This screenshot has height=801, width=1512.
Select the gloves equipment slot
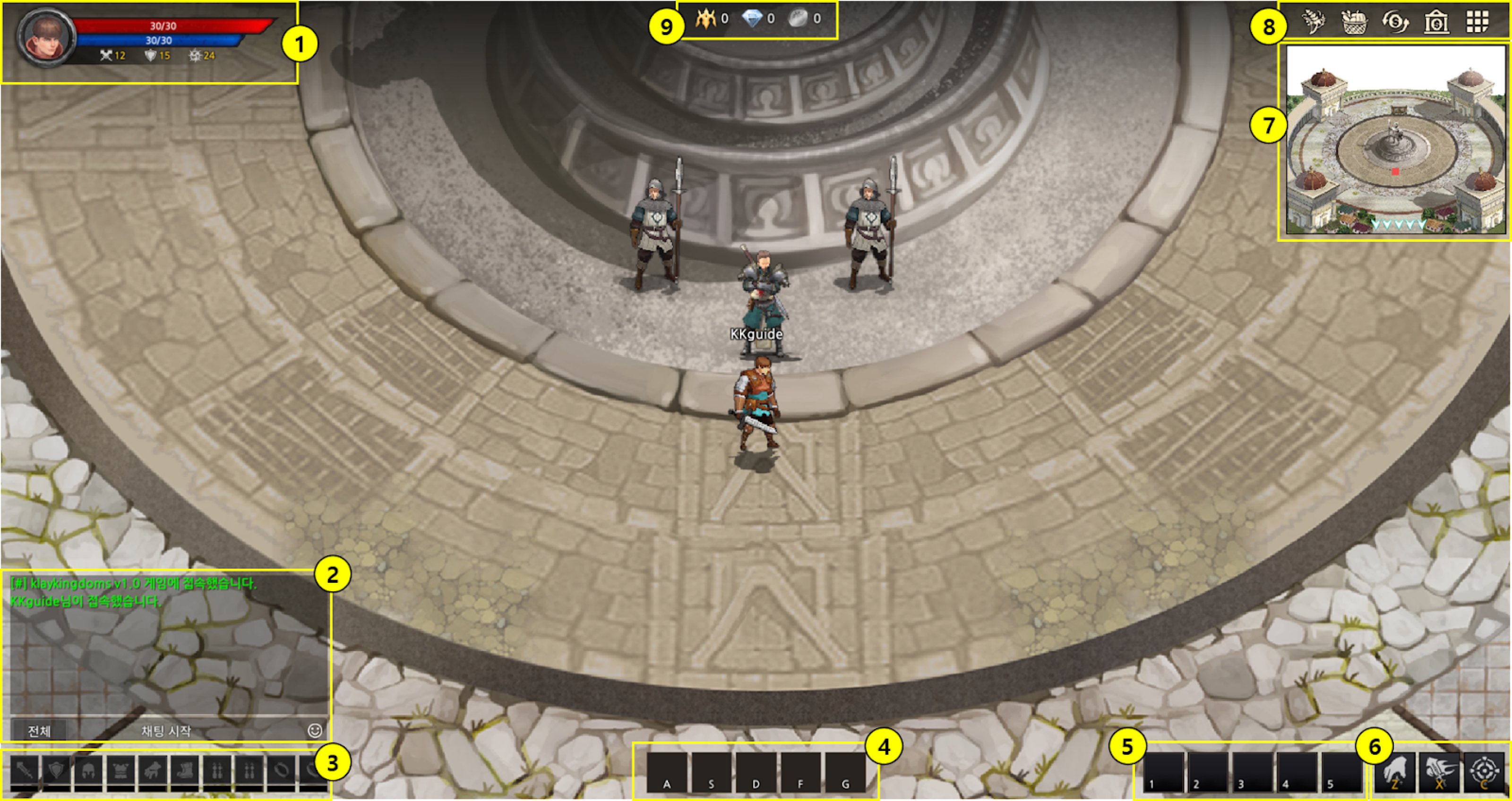[153, 770]
